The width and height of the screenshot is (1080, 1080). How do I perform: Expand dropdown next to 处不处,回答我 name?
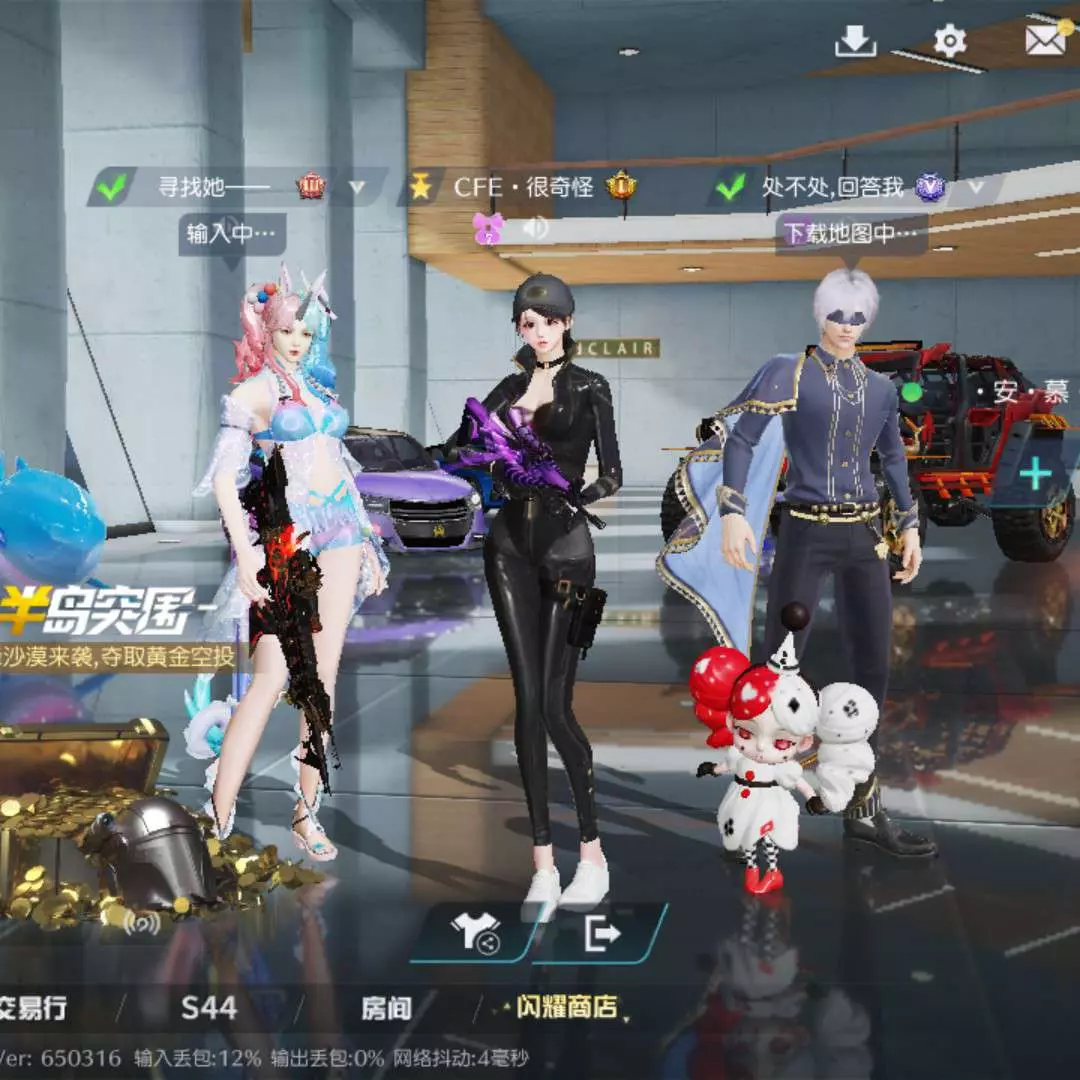[976, 186]
